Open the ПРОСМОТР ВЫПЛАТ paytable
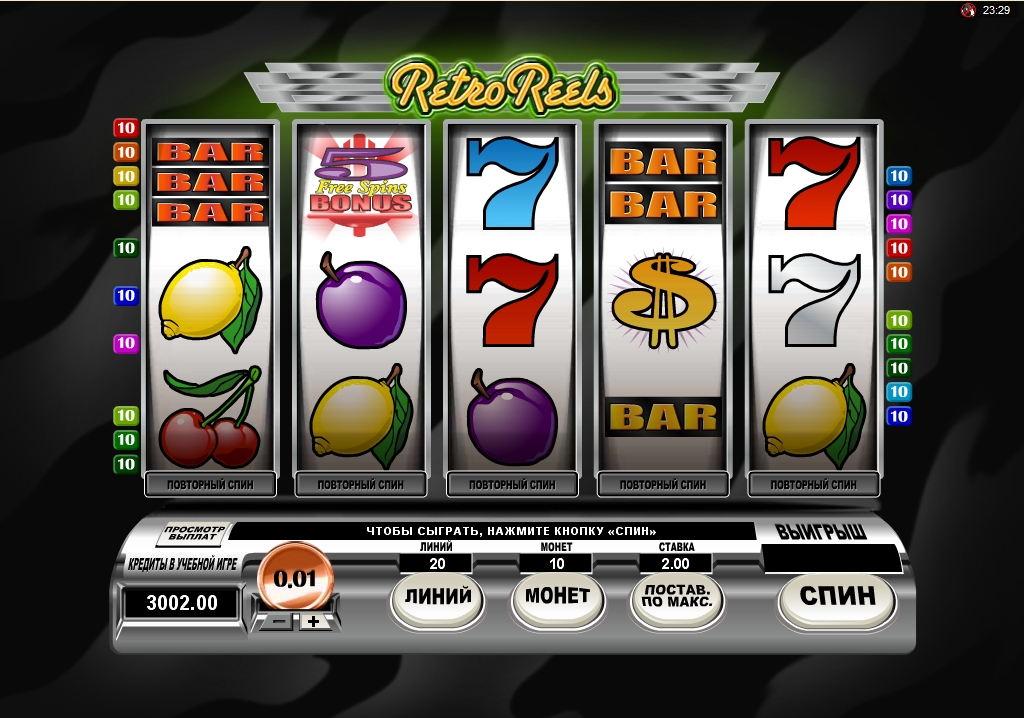 pyautogui.click(x=195, y=534)
